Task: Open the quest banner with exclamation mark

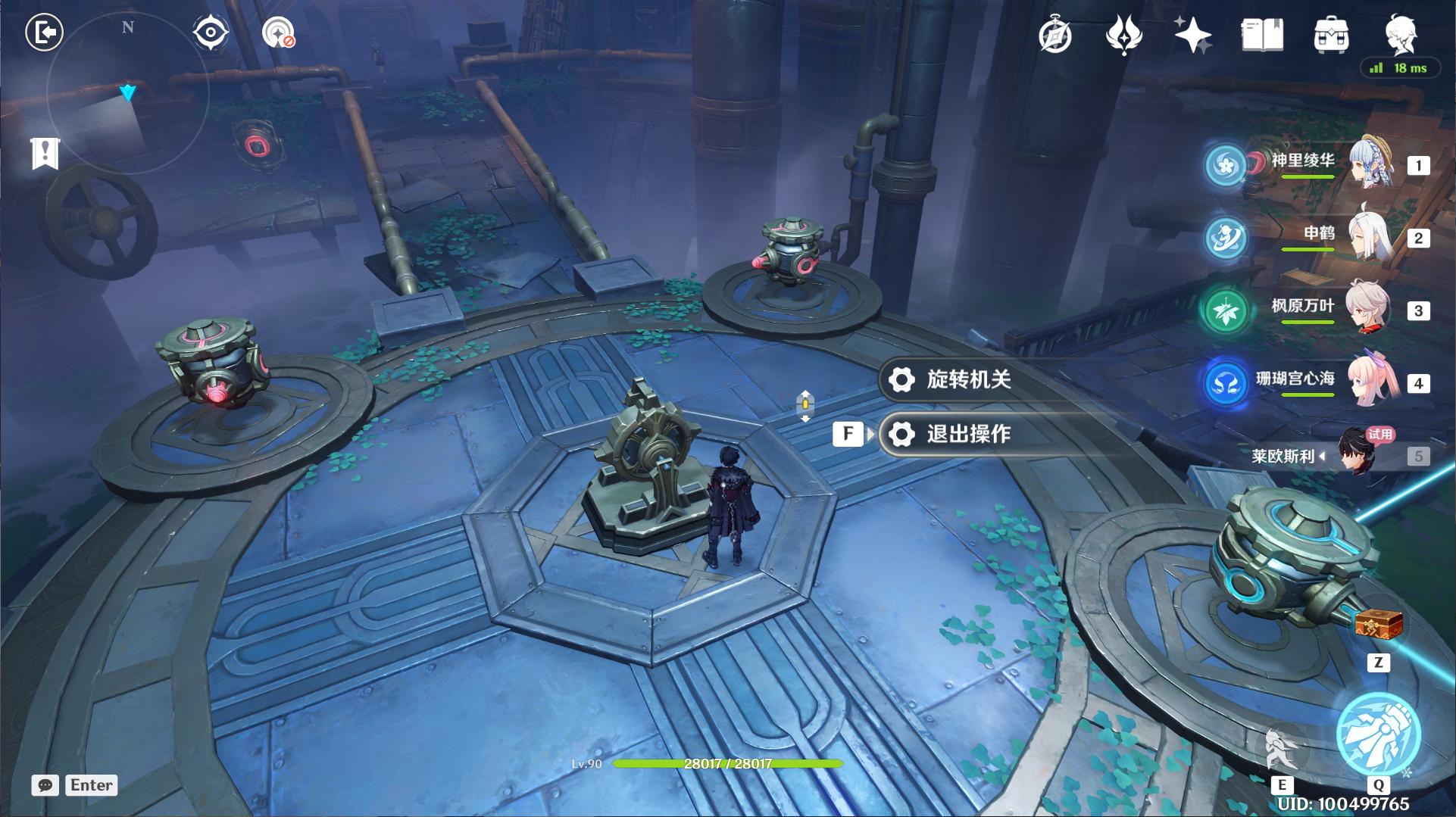Action: click(45, 154)
